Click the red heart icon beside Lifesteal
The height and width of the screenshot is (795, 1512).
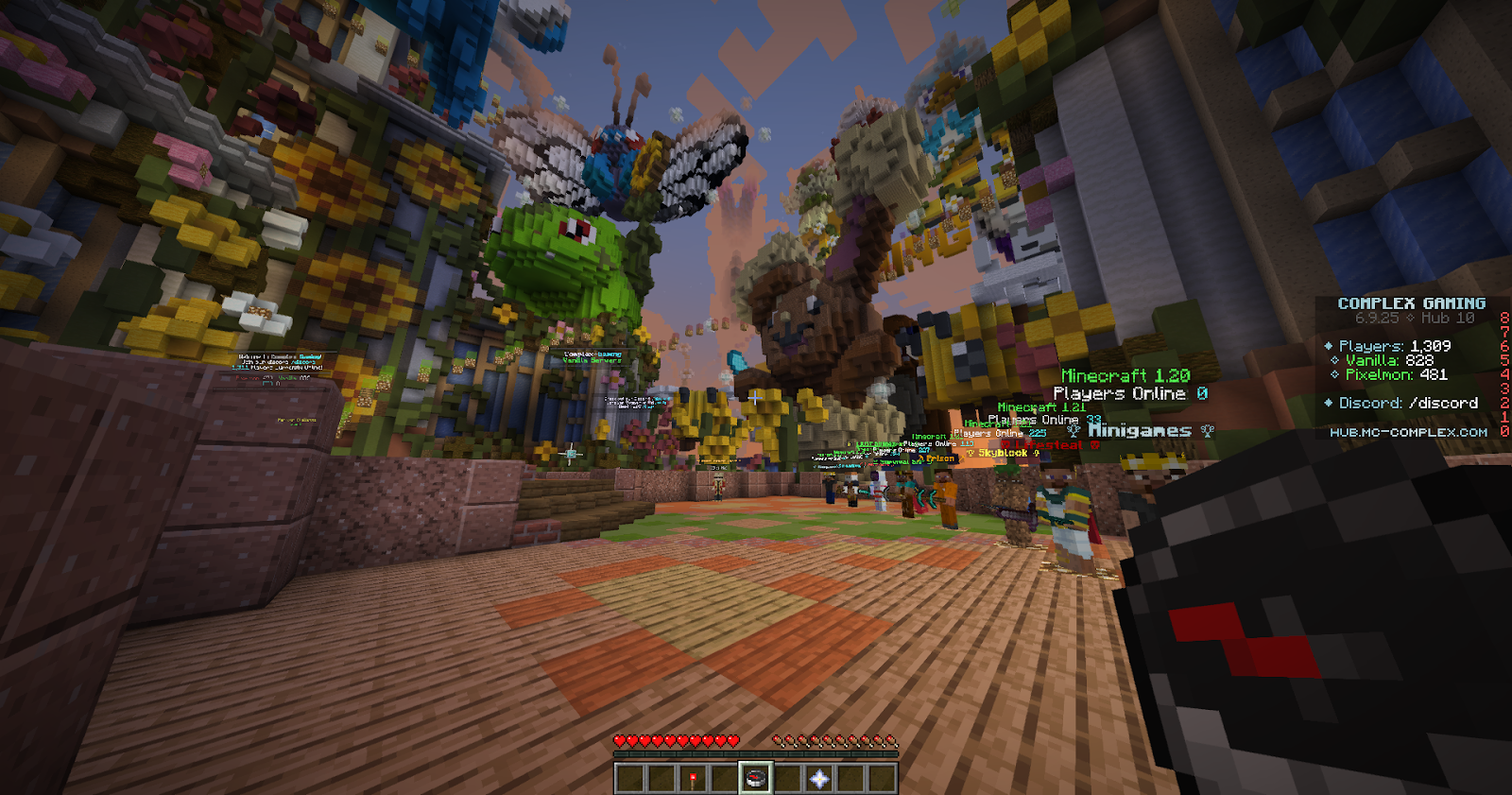pyautogui.click(x=1005, y=444)
